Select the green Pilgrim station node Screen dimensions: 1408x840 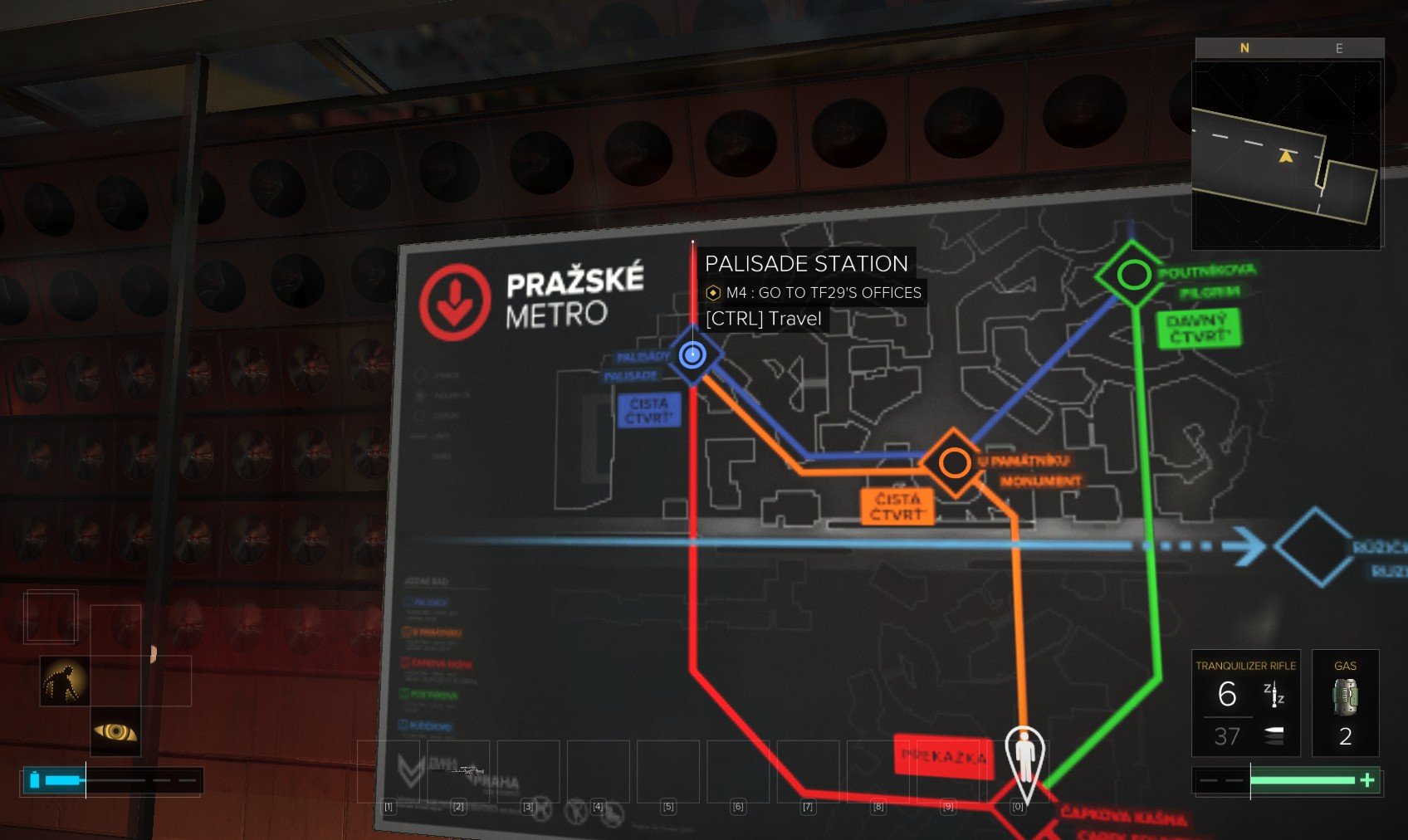[1132, 274]
